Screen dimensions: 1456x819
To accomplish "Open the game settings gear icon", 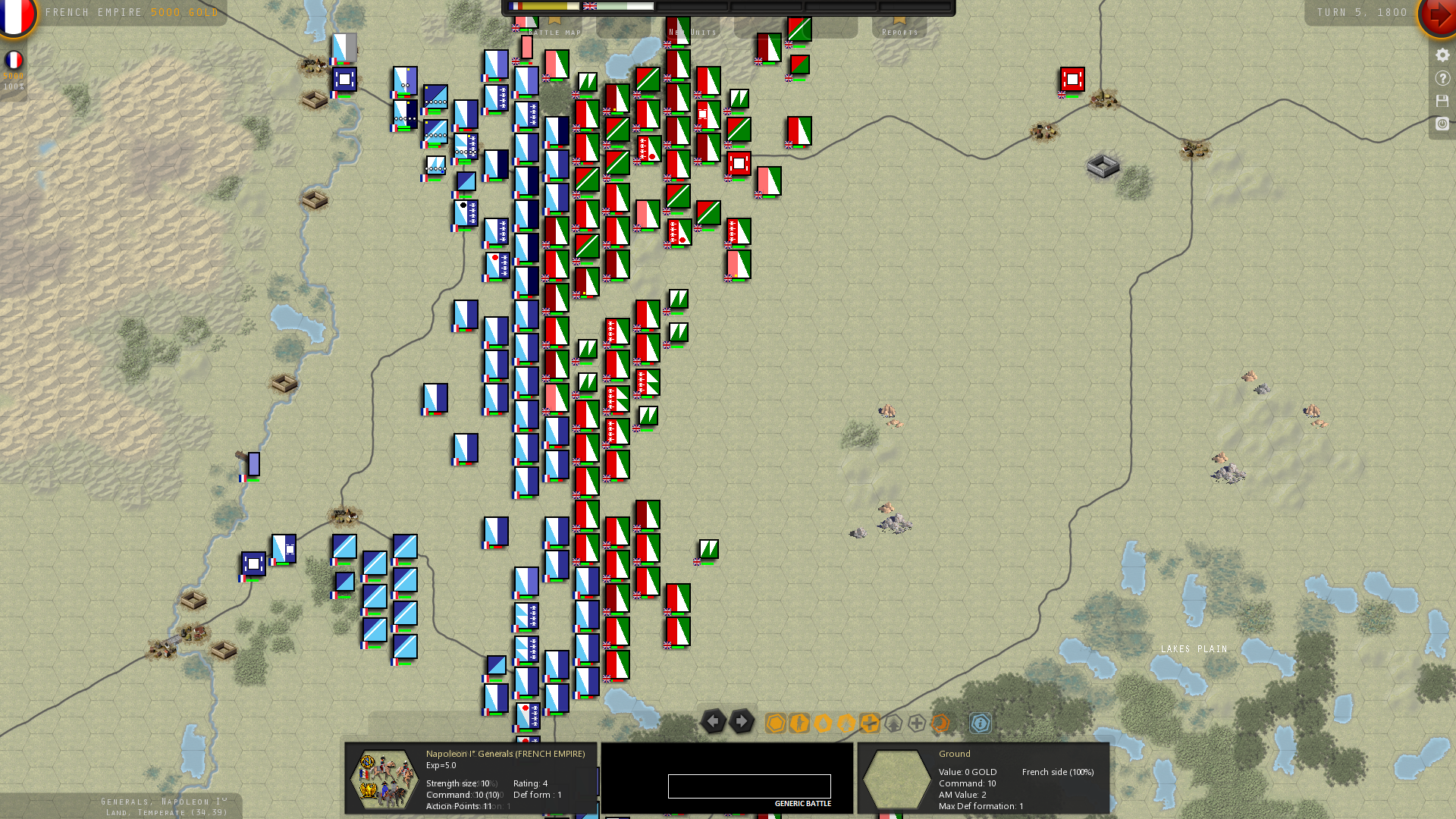I will tap(1442, 55).
